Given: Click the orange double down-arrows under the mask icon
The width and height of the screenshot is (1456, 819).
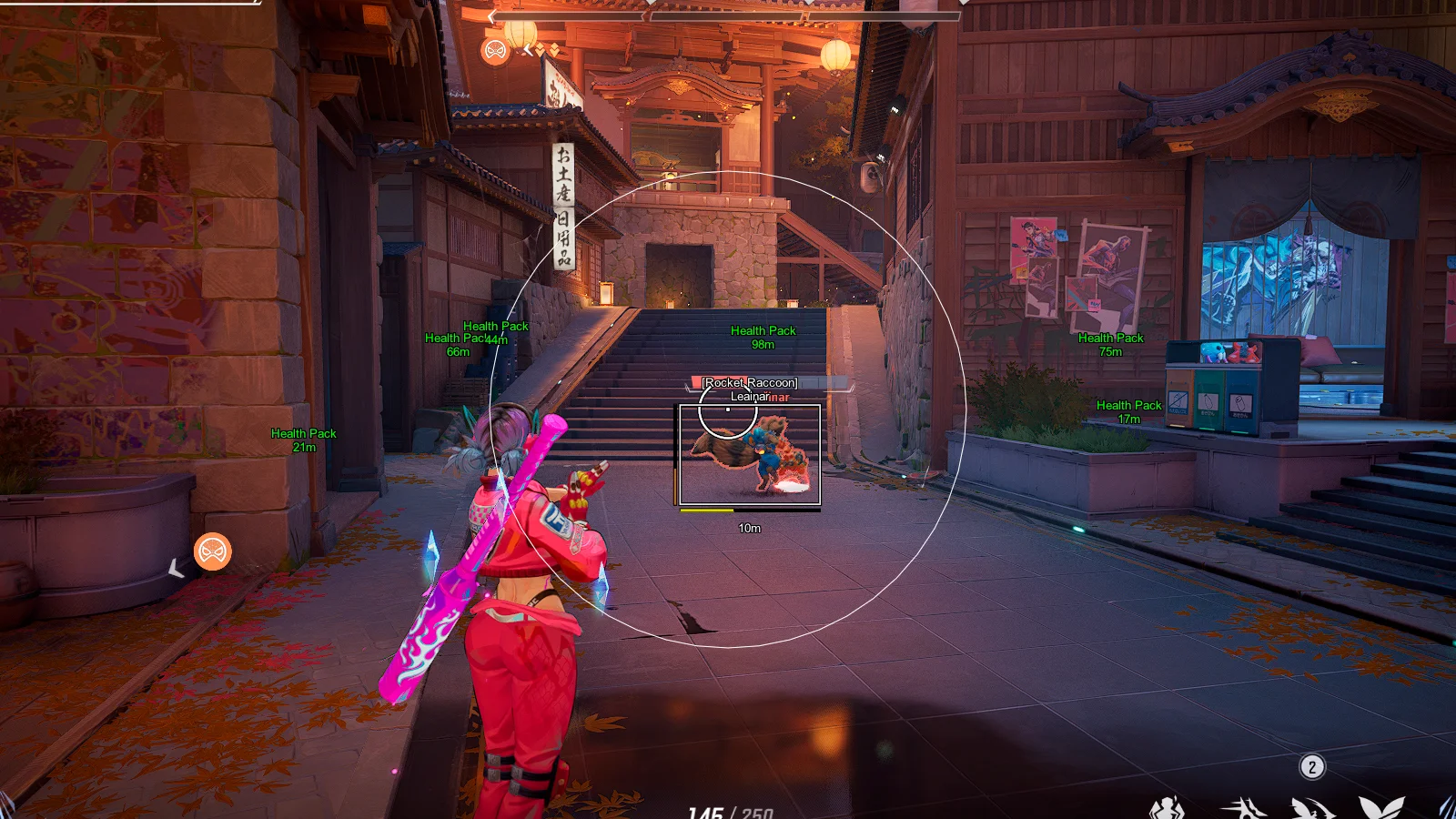Looking at the screenshot, I should click(546, 48).
